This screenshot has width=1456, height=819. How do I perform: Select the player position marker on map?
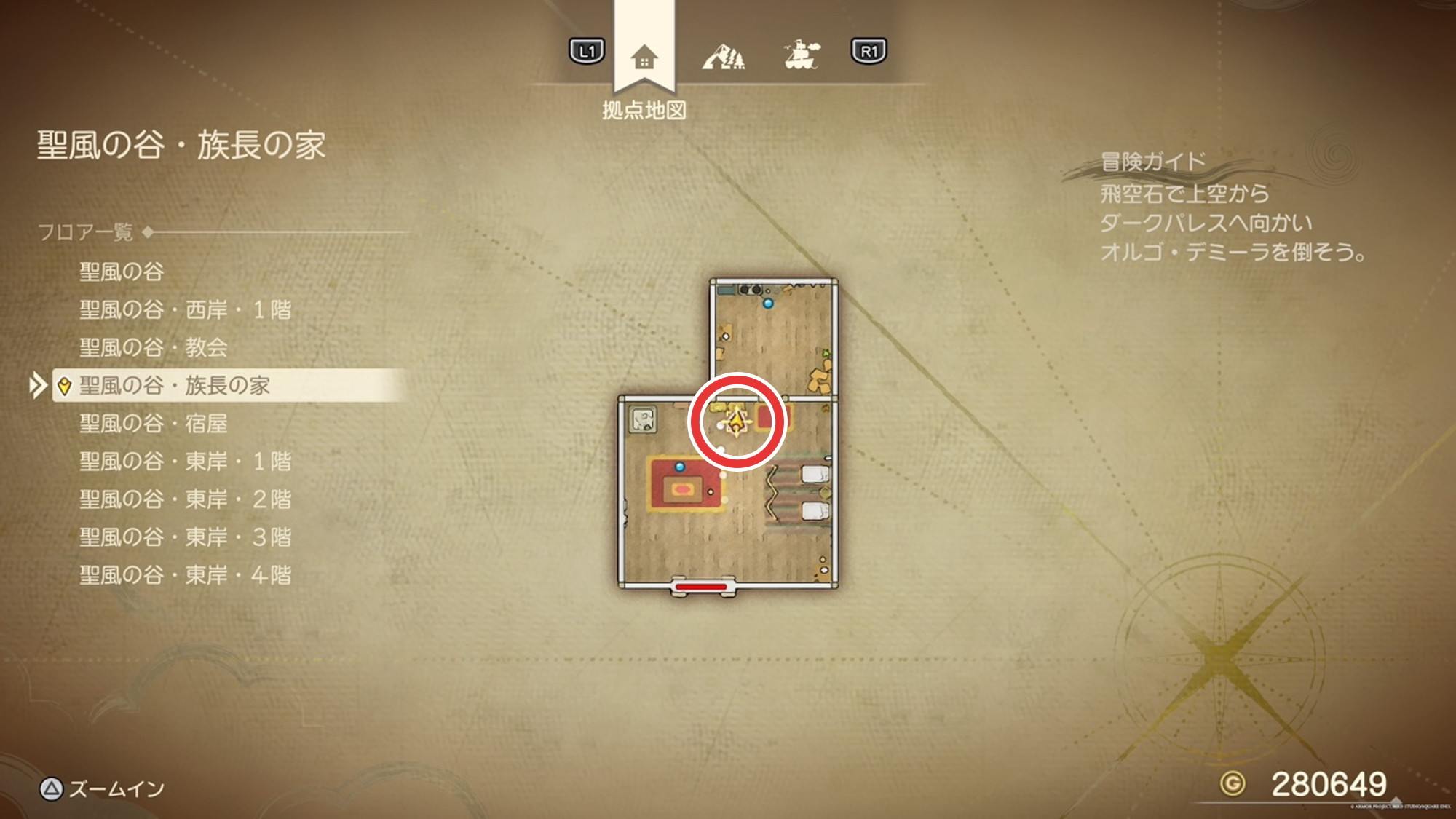(x=737, y=422)
